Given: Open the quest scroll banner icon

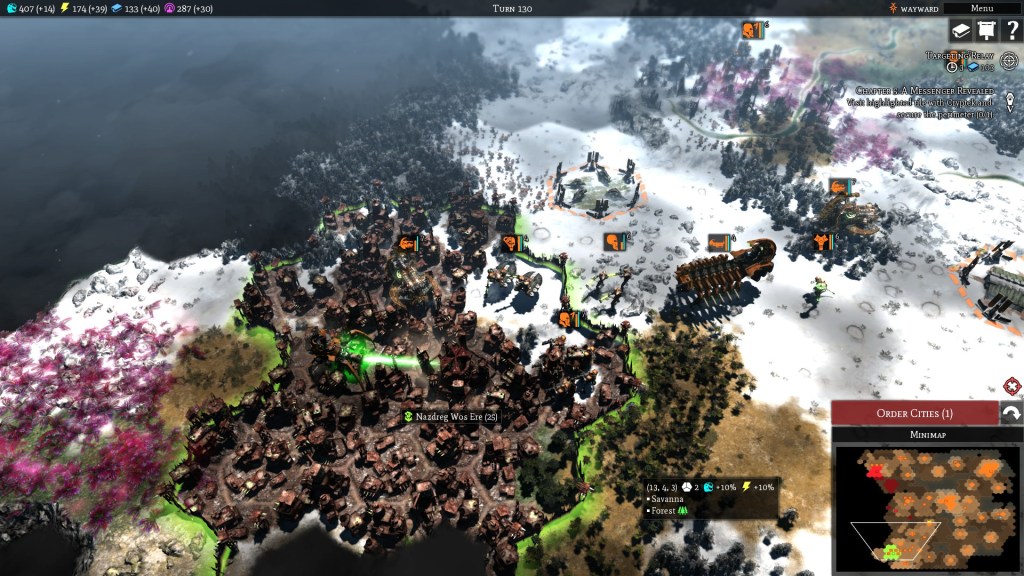Looking at the screenshot, I should [x=986, y=32].
